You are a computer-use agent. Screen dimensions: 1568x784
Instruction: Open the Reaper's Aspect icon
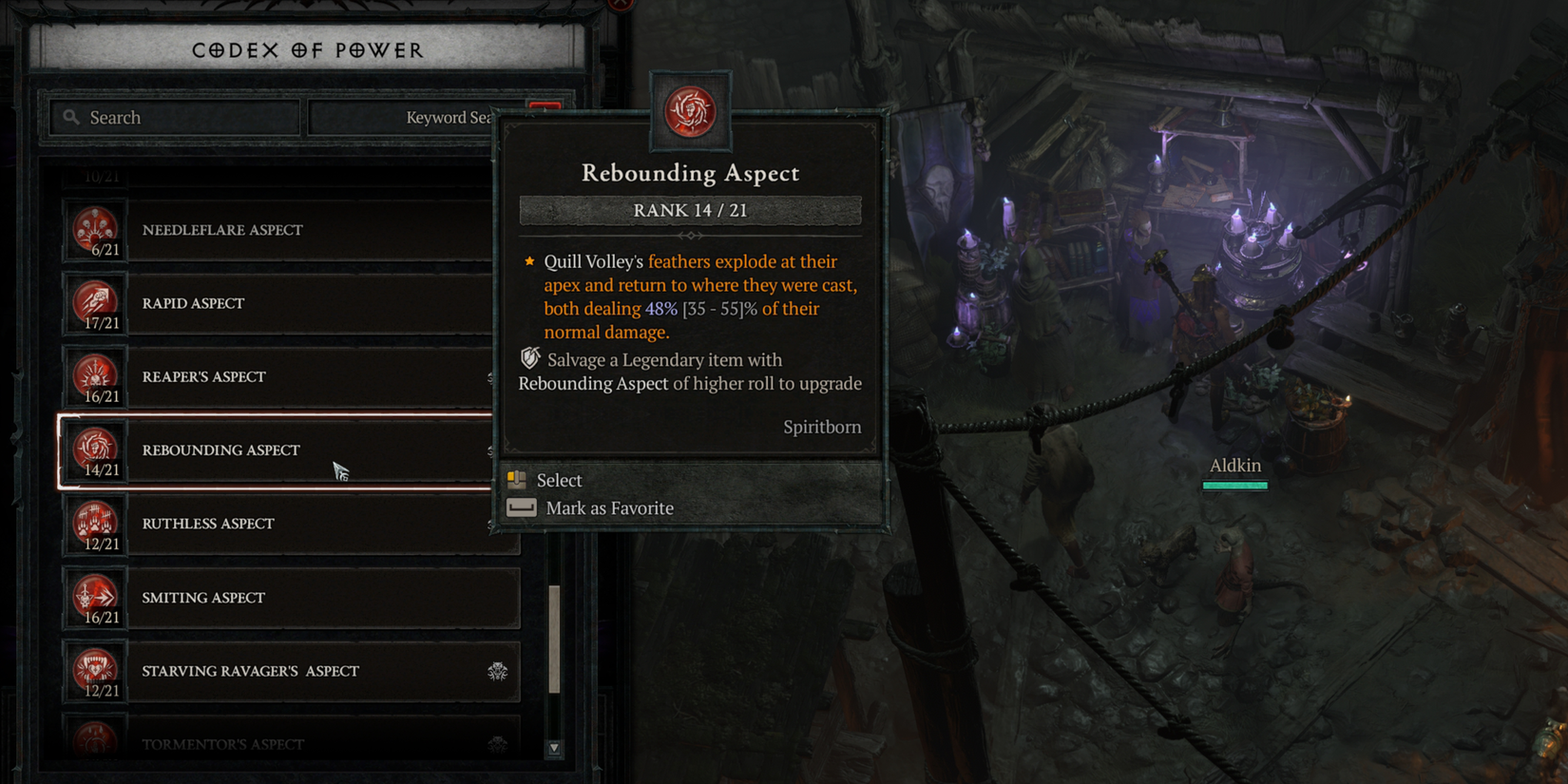(96, 376)
